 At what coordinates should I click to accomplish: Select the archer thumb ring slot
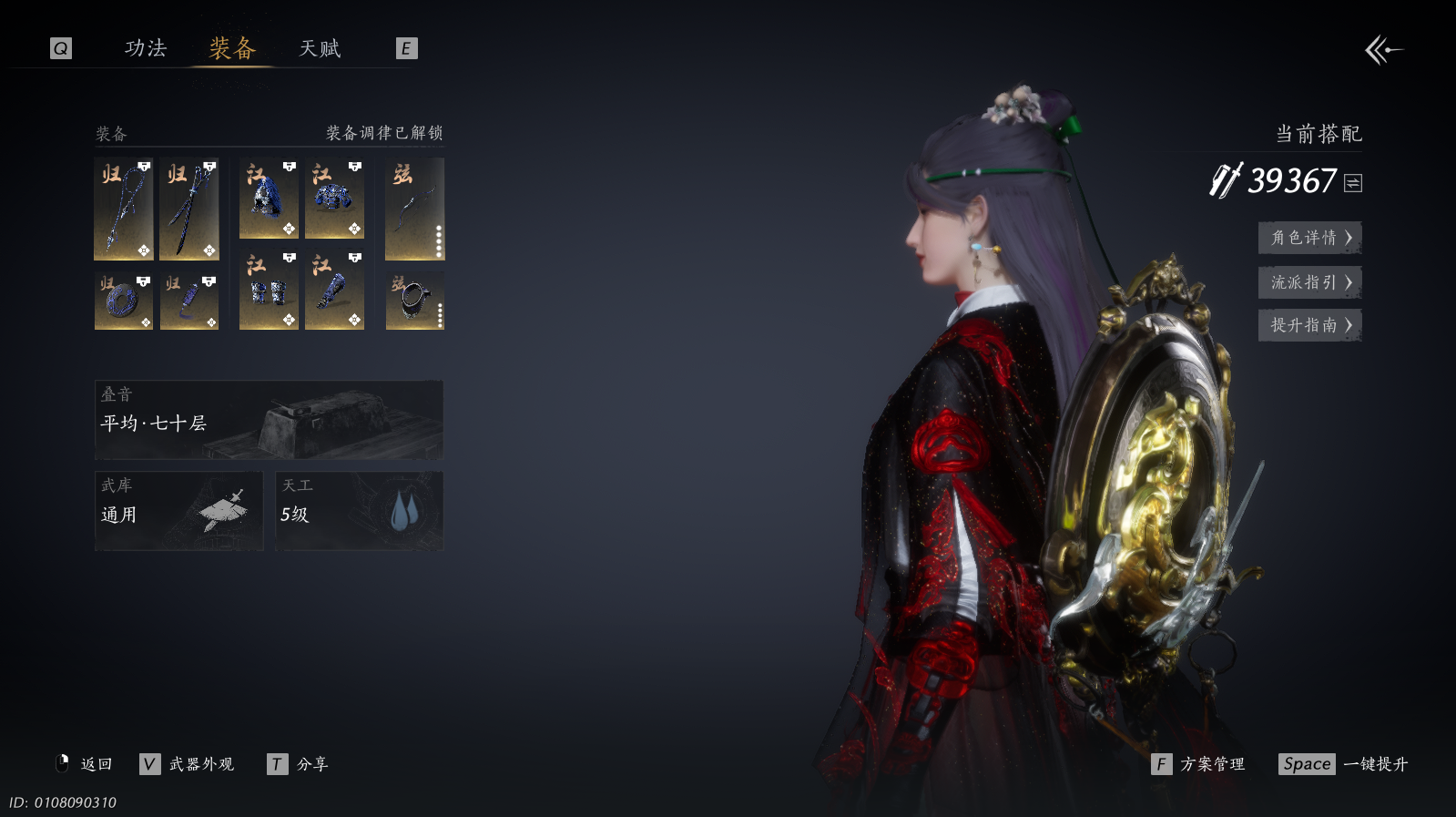click(414, 300)
